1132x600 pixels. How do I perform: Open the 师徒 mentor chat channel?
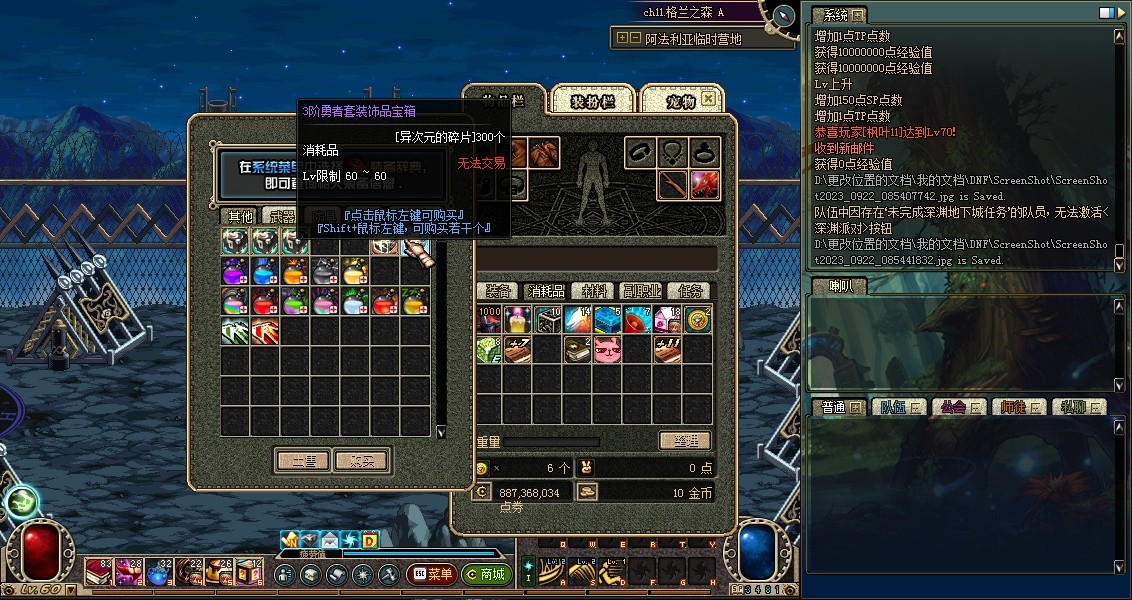pyautogui.click(x=1015, y=407)
